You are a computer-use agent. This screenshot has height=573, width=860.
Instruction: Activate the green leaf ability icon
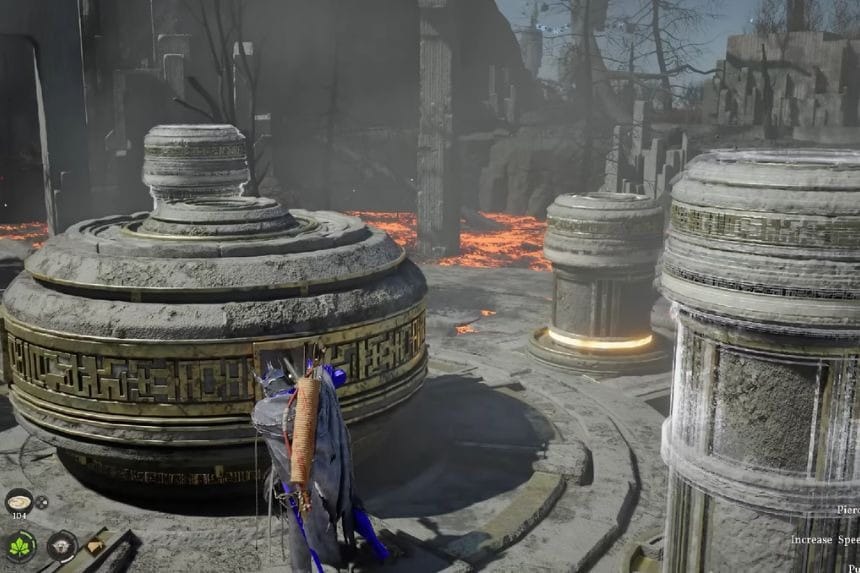pyautogui.click(x=21, y=545)
